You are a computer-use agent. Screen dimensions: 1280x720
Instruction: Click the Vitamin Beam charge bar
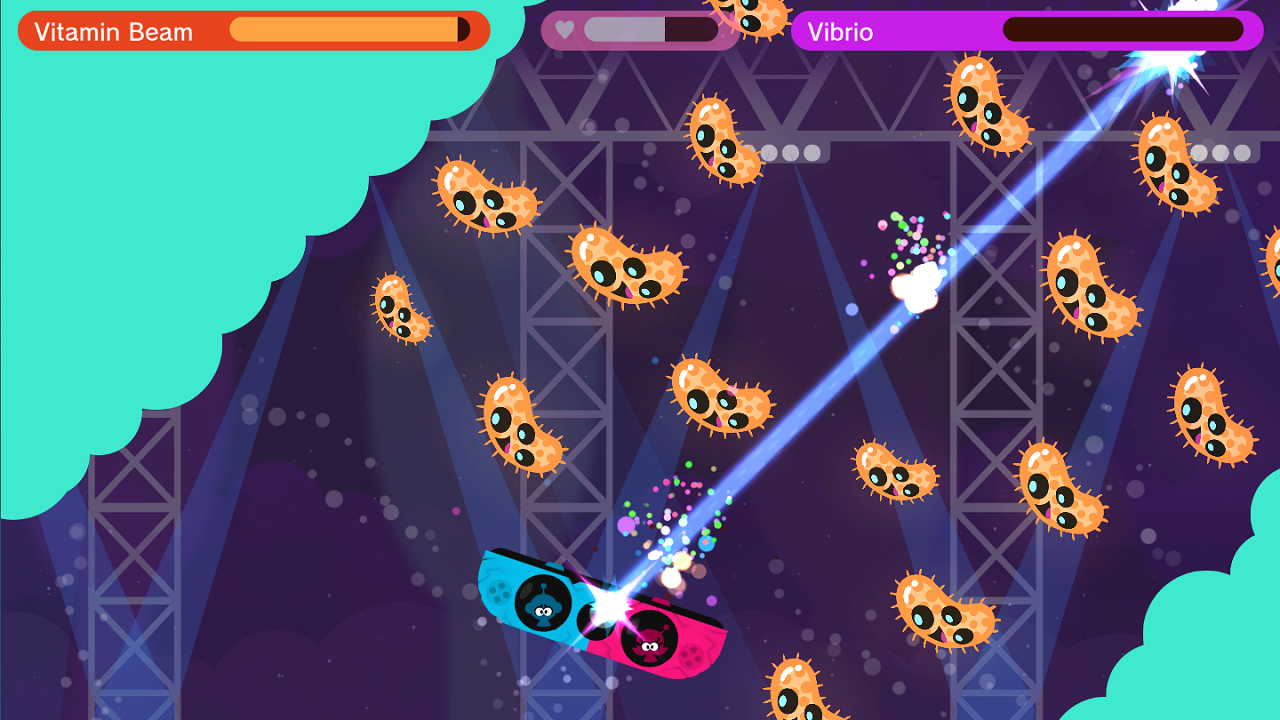tap(350, 31)
